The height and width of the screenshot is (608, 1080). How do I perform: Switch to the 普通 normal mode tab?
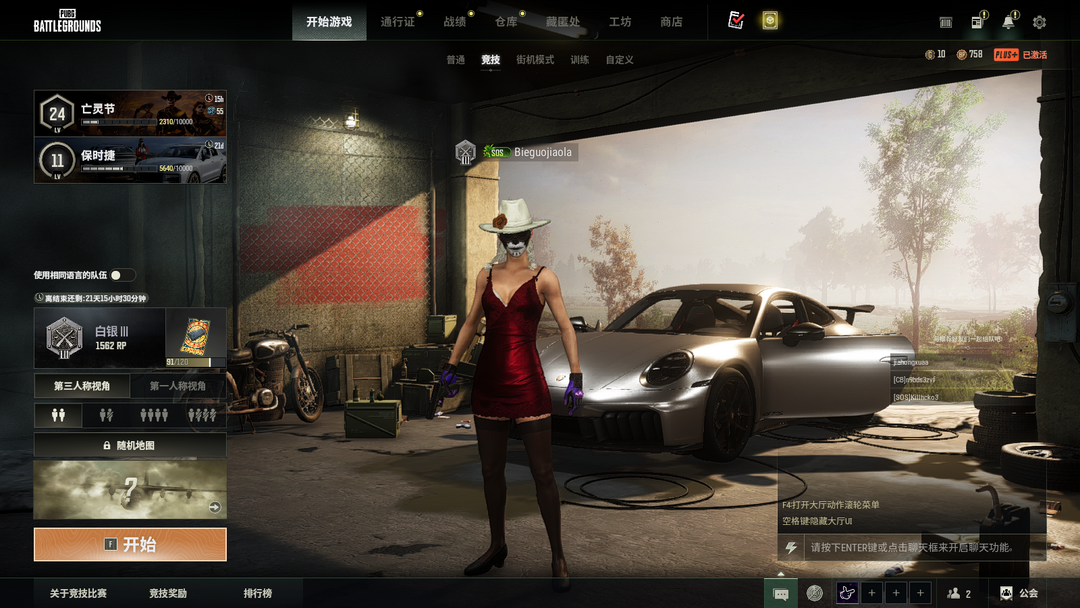coord(455,60)
